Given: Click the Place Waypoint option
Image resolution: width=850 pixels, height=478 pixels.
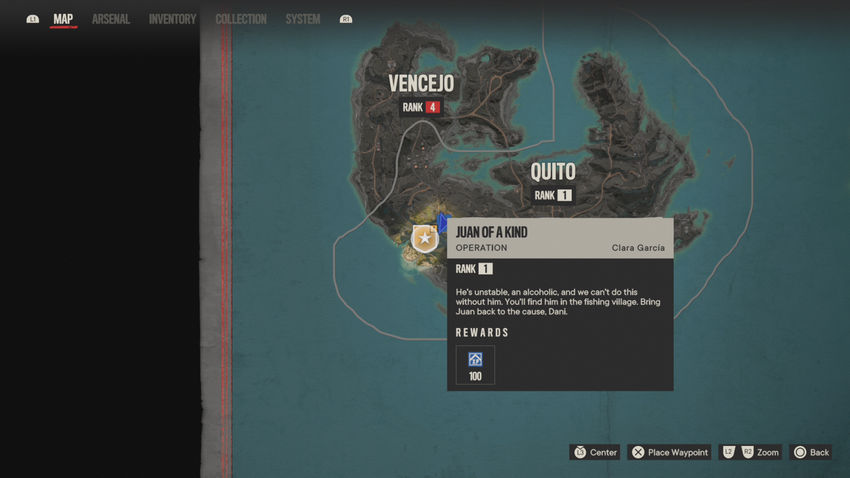Looking at the screenshot, I should (x=669, y=452).
